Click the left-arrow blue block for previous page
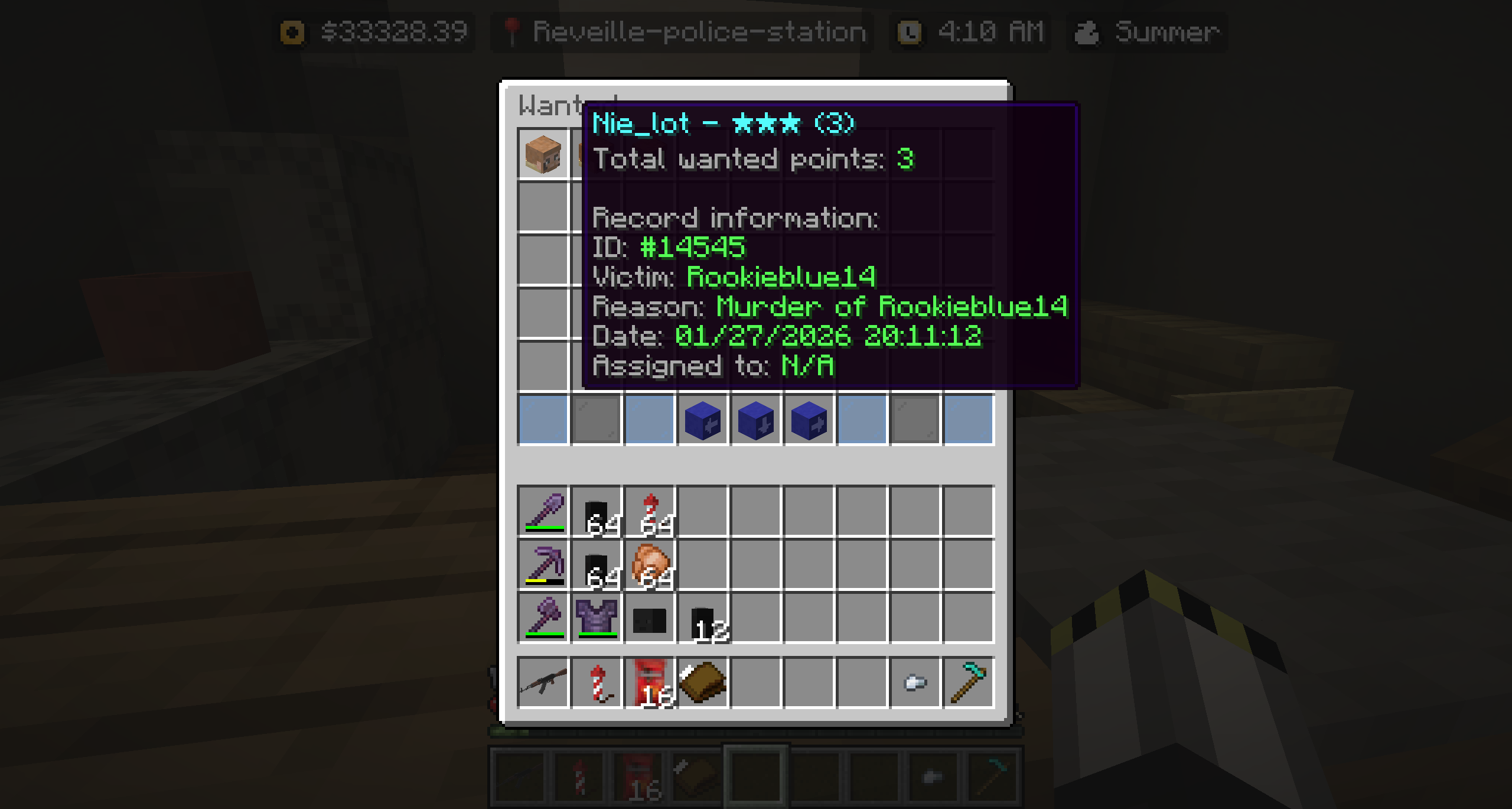Viewport: 1512px width, 809px height. 703,421
